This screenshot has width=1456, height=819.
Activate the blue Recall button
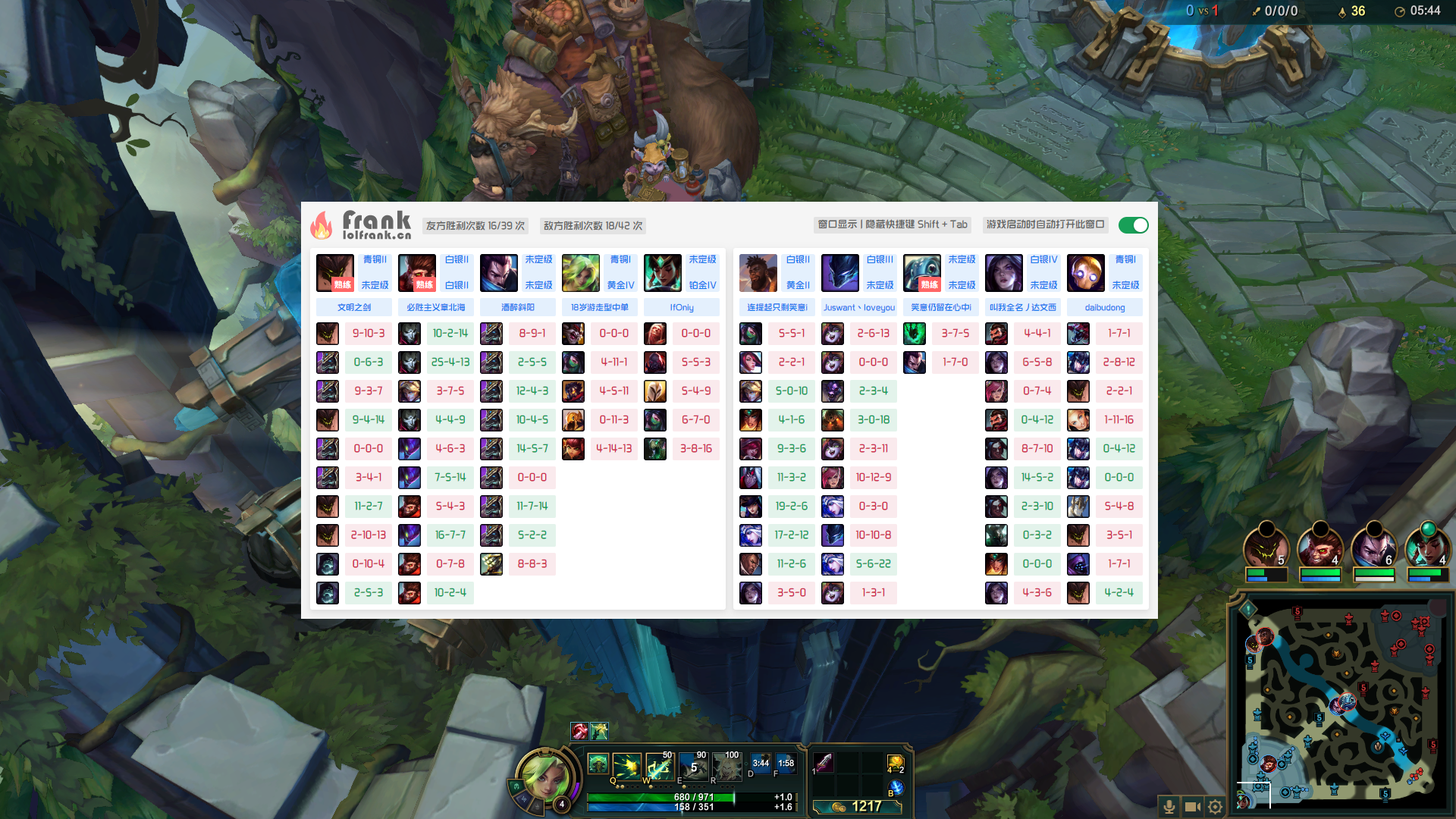896,788
